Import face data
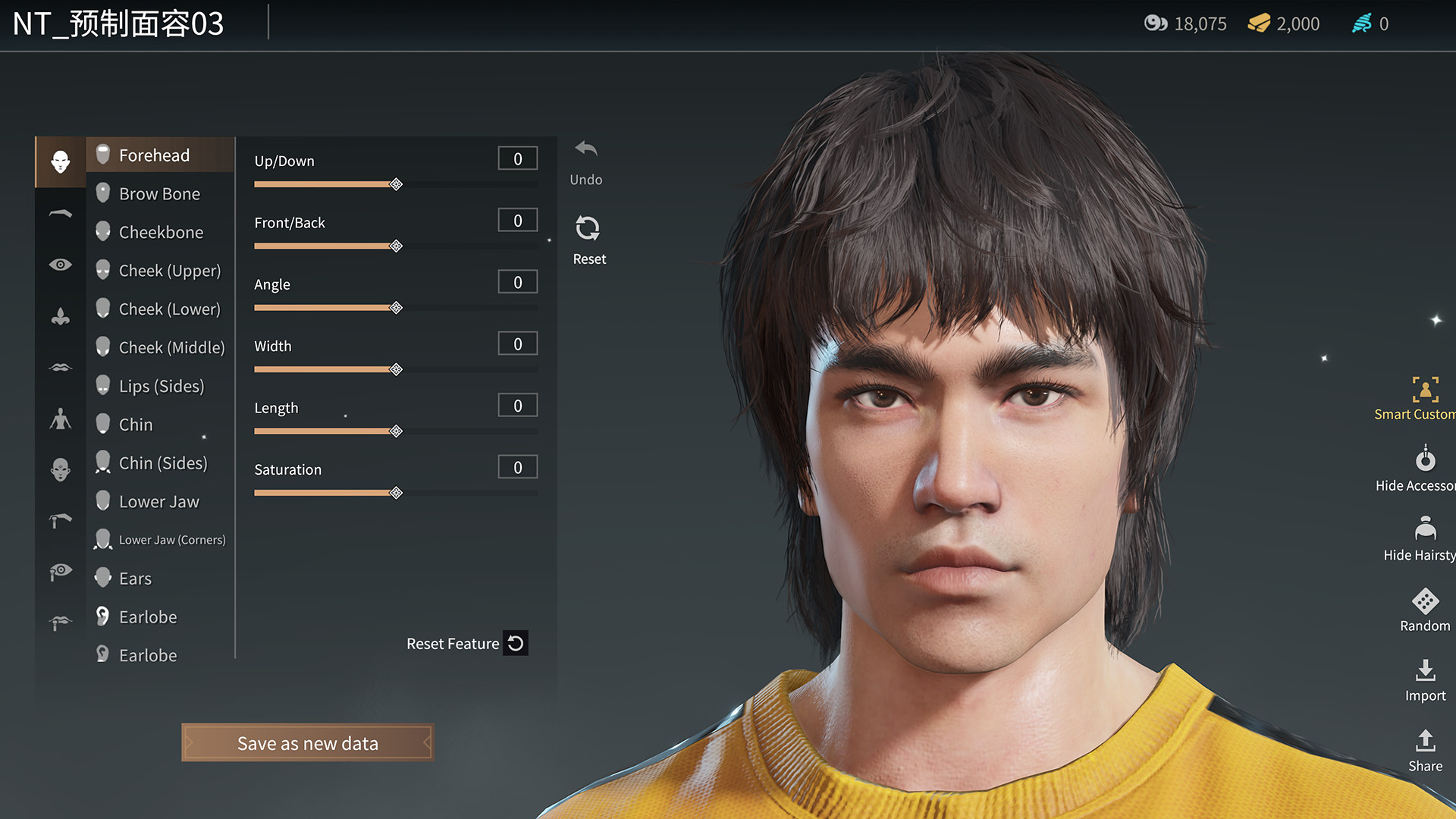The image size is (1456, 819). click(1425, 671)
